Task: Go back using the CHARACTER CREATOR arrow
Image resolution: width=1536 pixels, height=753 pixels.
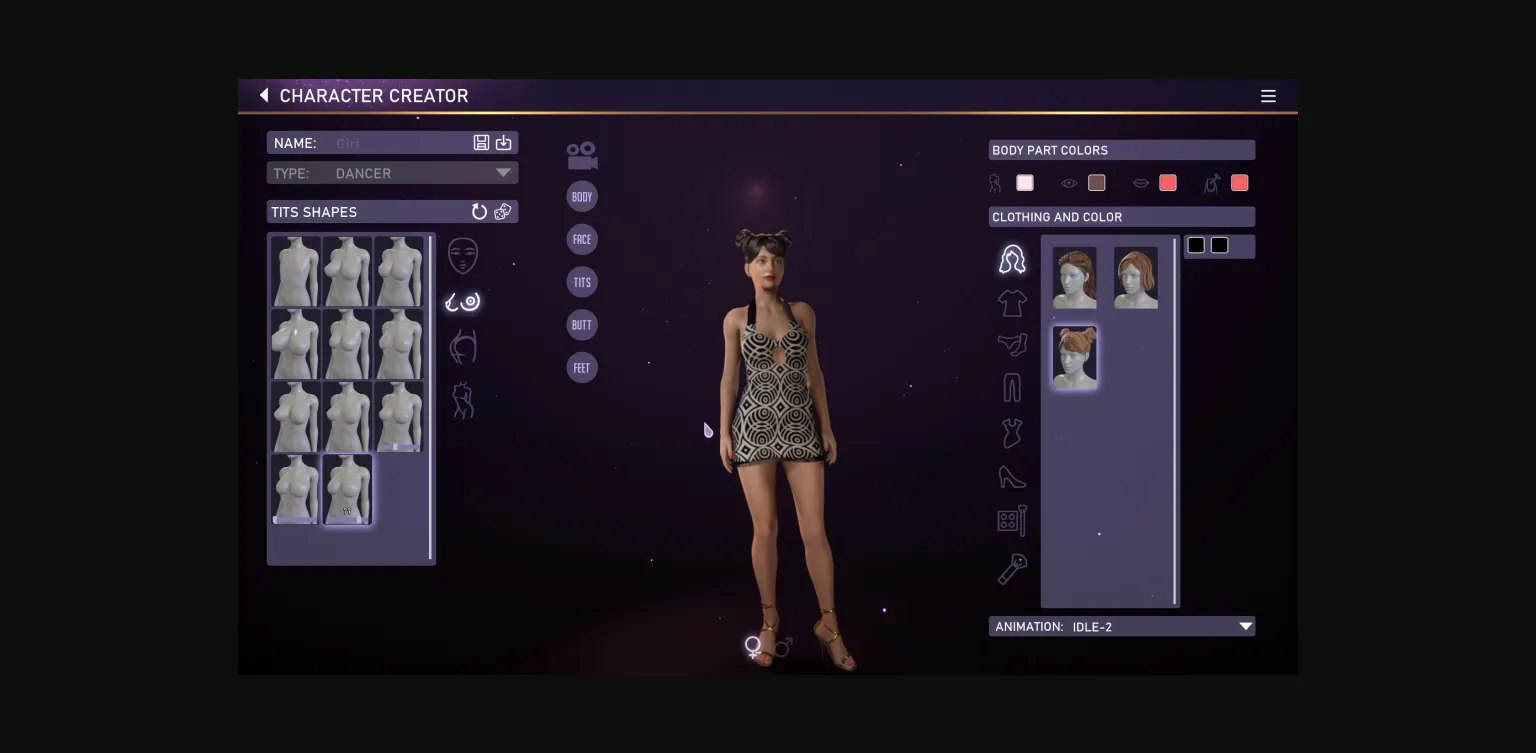Action: (263, 95)
